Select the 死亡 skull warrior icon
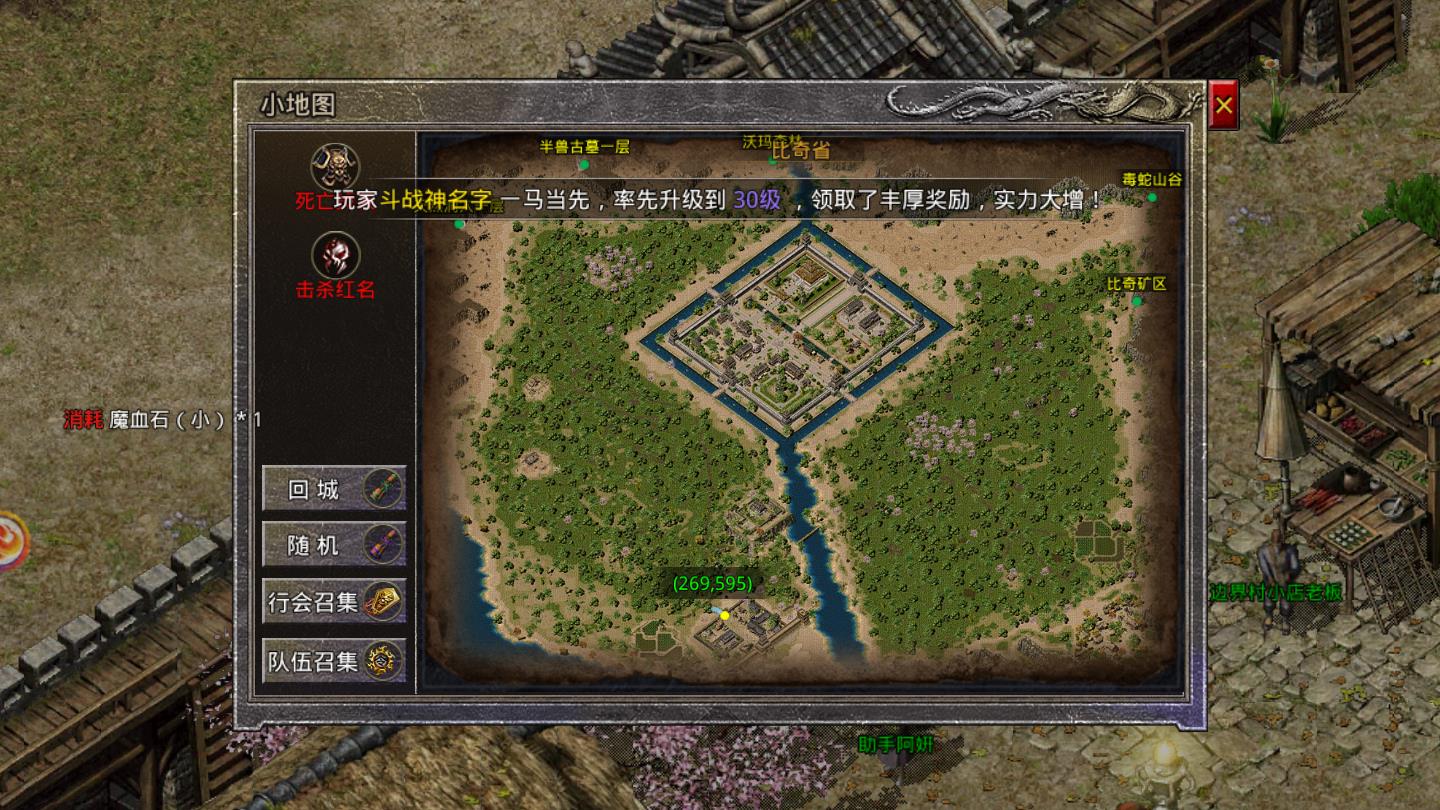1440x810 pixels. coord(336,166)
